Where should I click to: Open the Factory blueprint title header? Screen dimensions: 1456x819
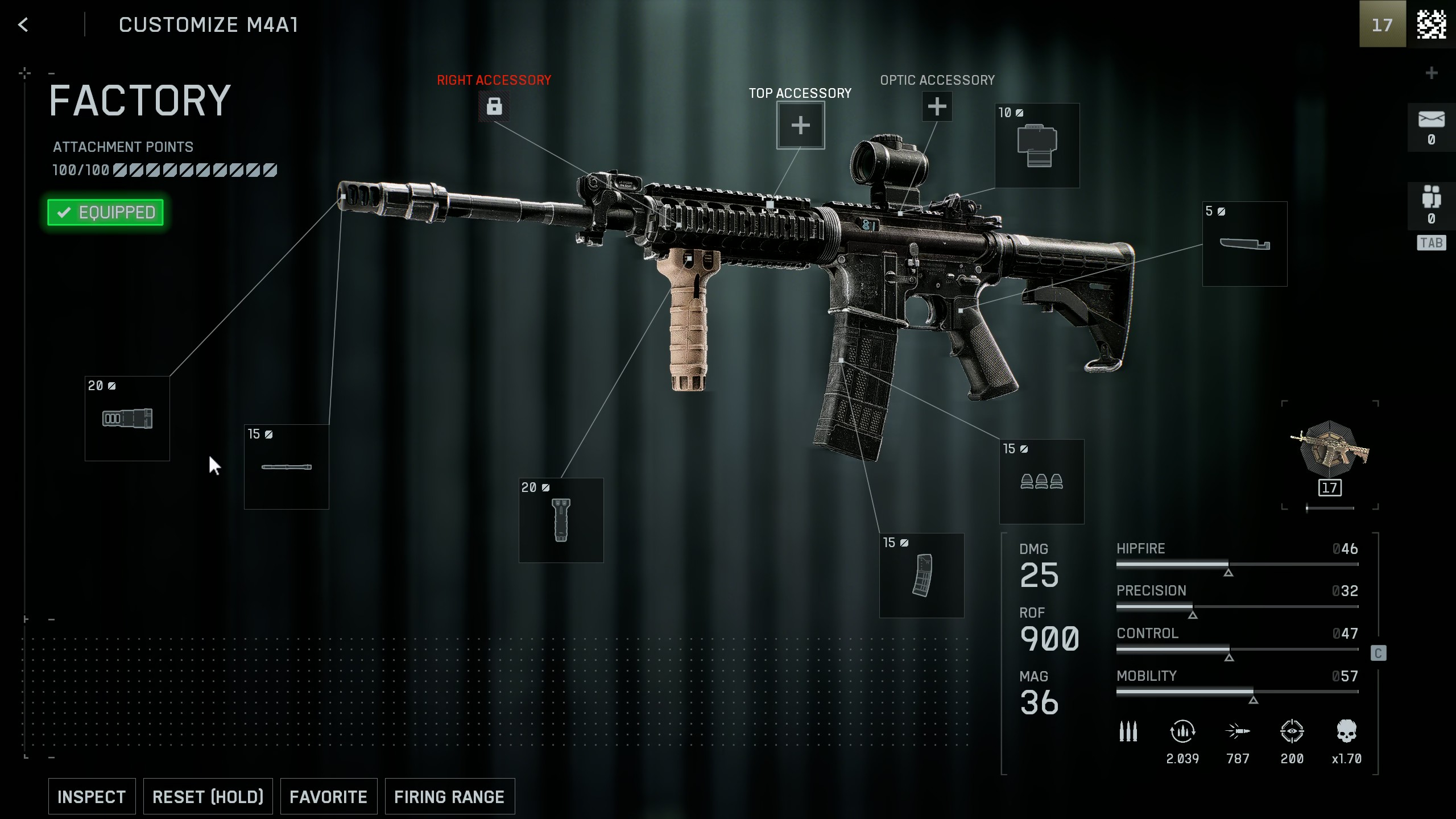pyautogui.click(x=139, y=100)
